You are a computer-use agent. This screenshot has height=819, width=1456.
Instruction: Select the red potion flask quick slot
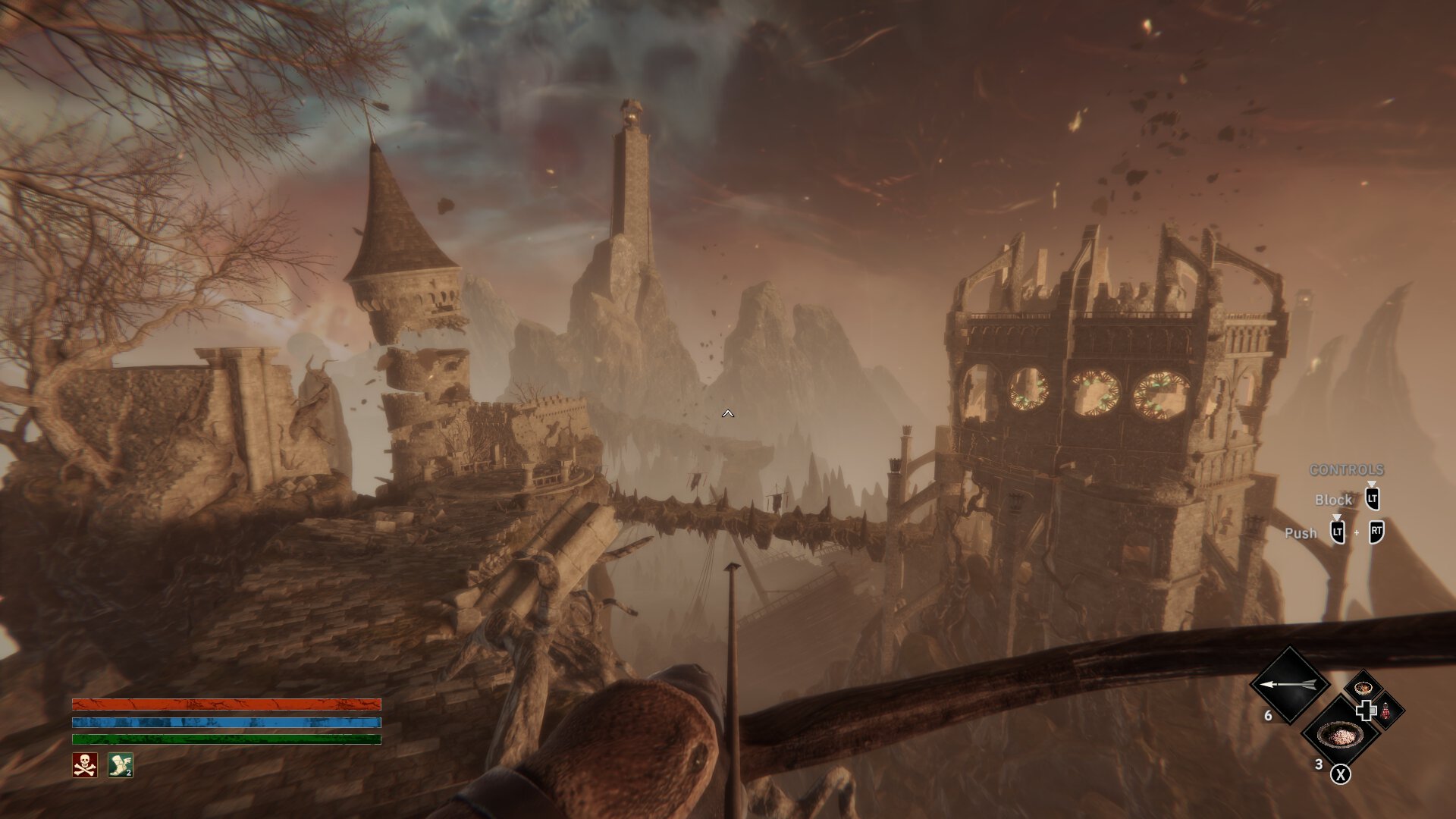1386,711
